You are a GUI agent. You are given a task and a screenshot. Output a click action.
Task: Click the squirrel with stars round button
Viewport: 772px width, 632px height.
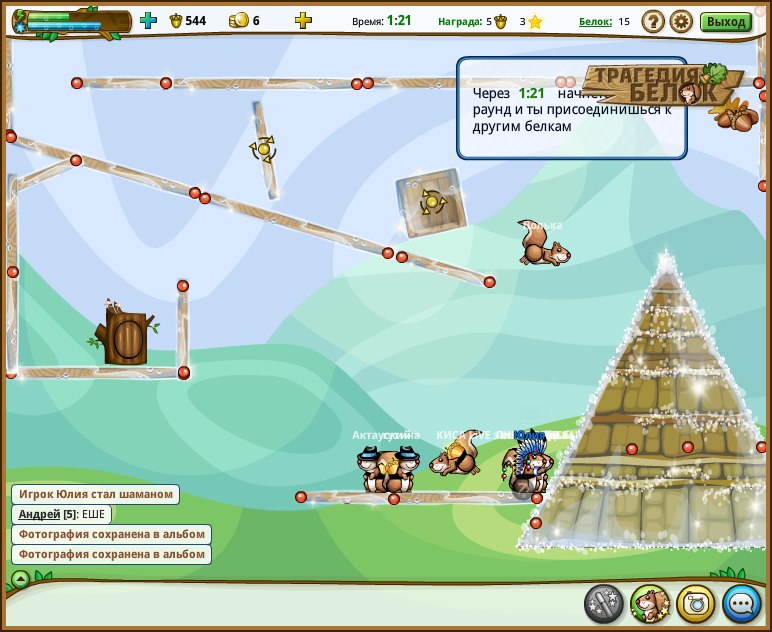(x=650, y=604)
